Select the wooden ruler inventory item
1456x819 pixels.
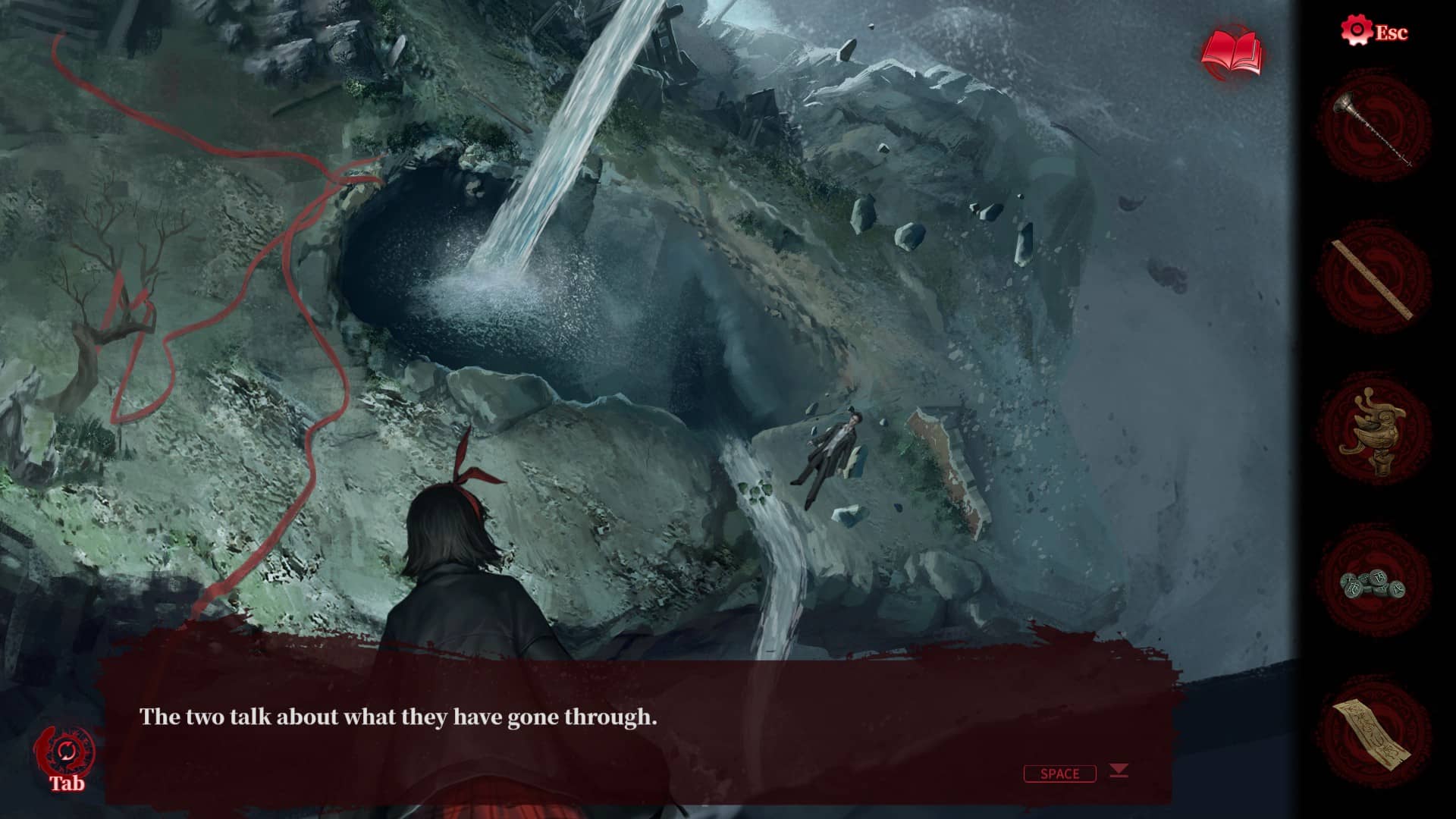click(1373, 279)
